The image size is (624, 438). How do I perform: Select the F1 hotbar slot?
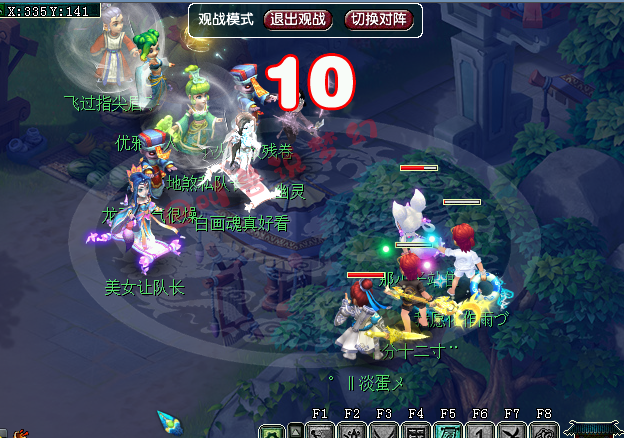point(321,431)
